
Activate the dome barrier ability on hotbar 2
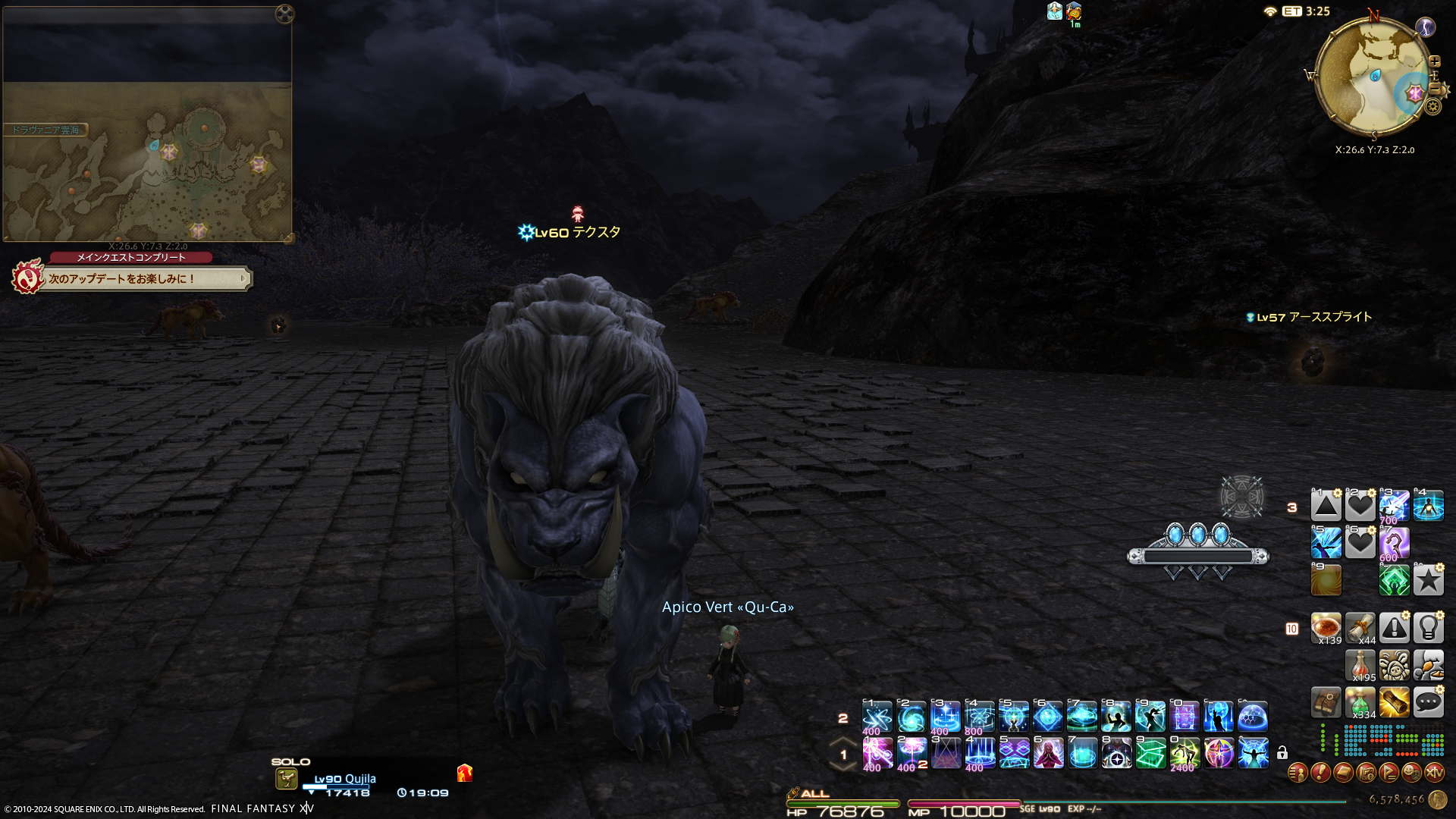coord(1253,717)
